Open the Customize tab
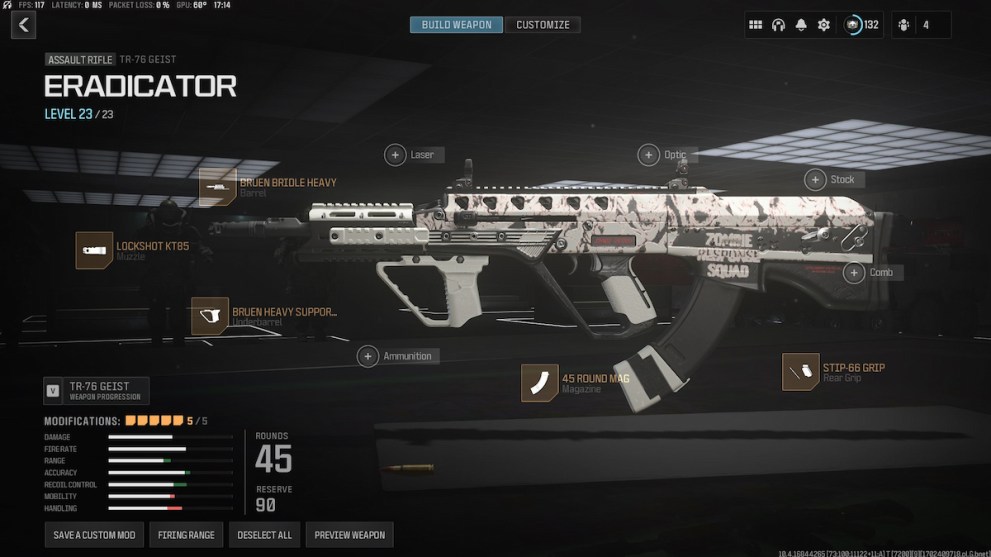 coord(542,25)
